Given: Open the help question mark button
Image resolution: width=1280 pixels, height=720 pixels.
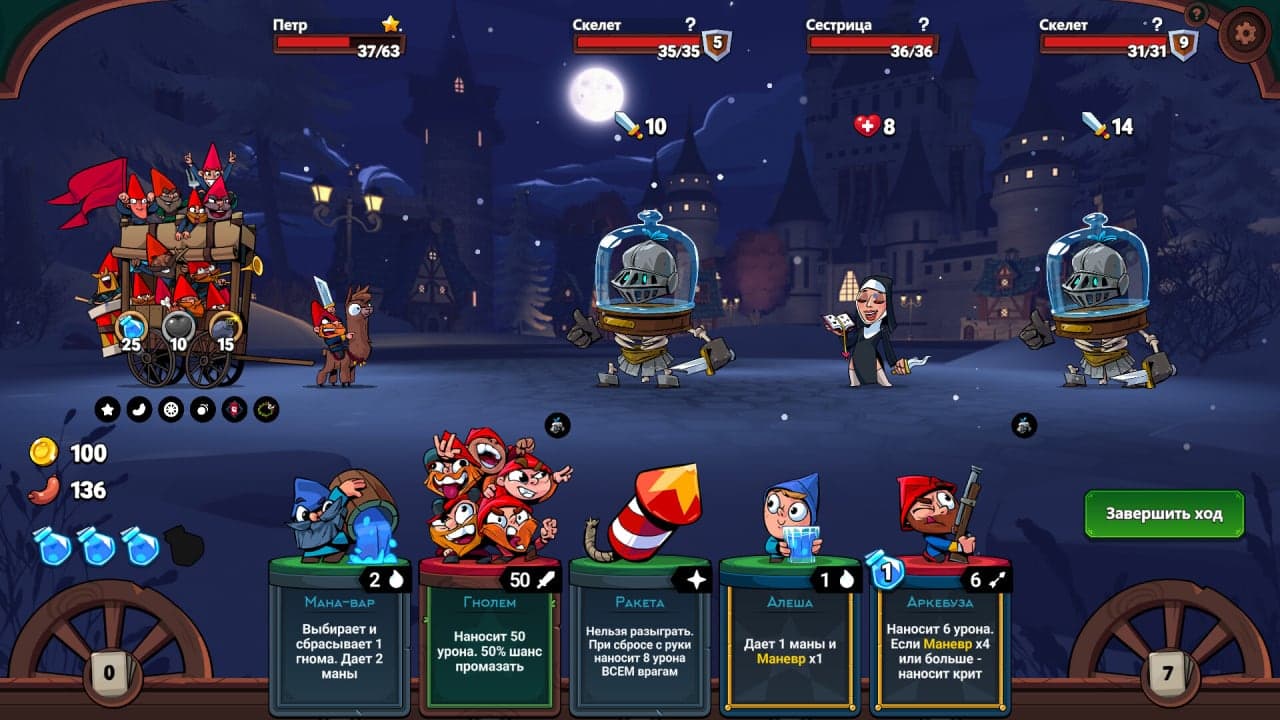Looking at the screenshot, I should tap(1196, 14).
